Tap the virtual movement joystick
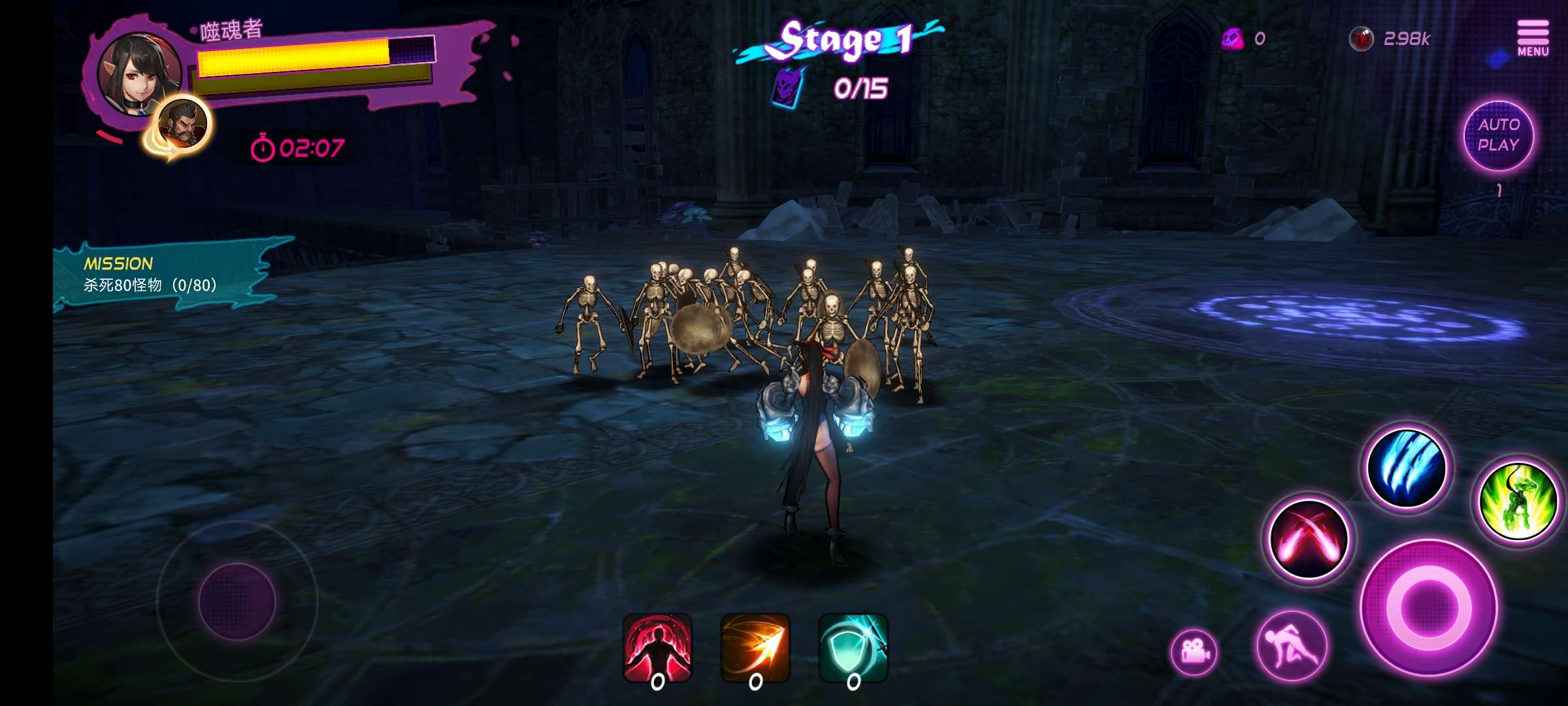The width and height of the screenshot is (1568, 706). pyautogui.click(x=237, y=601)
